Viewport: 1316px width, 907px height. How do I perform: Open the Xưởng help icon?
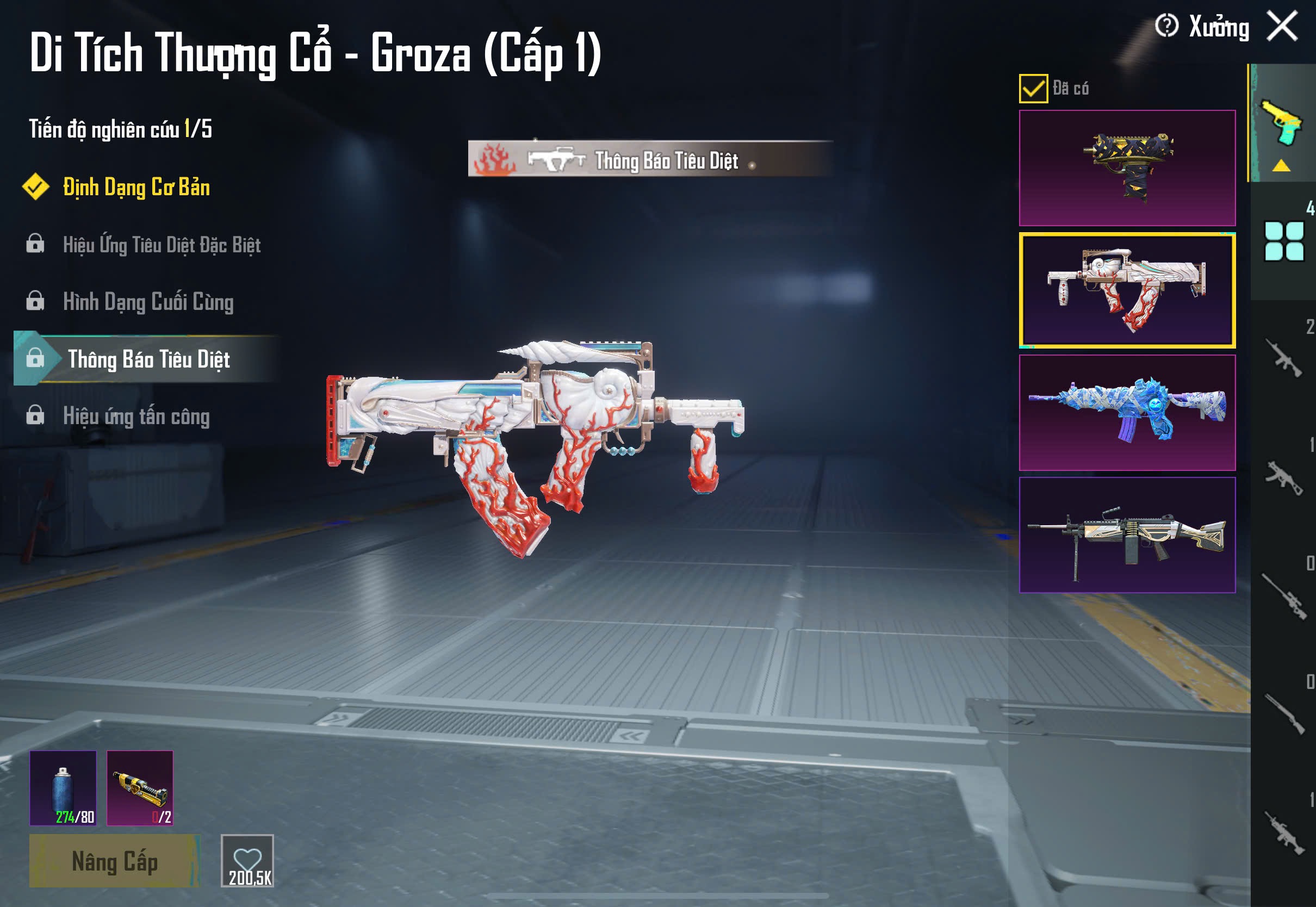click(x=1166, y=26)
